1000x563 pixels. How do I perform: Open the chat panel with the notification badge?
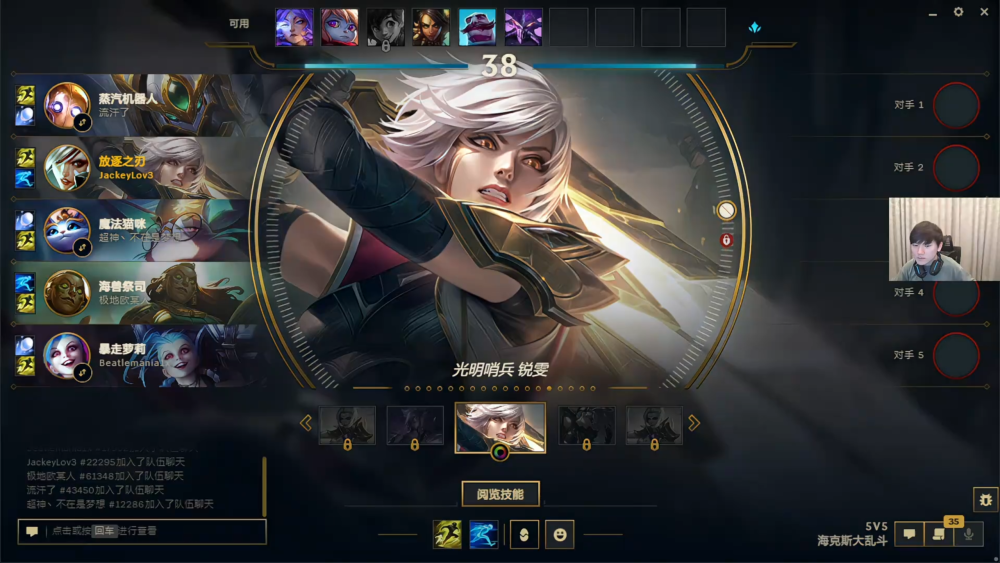point(938,535)
